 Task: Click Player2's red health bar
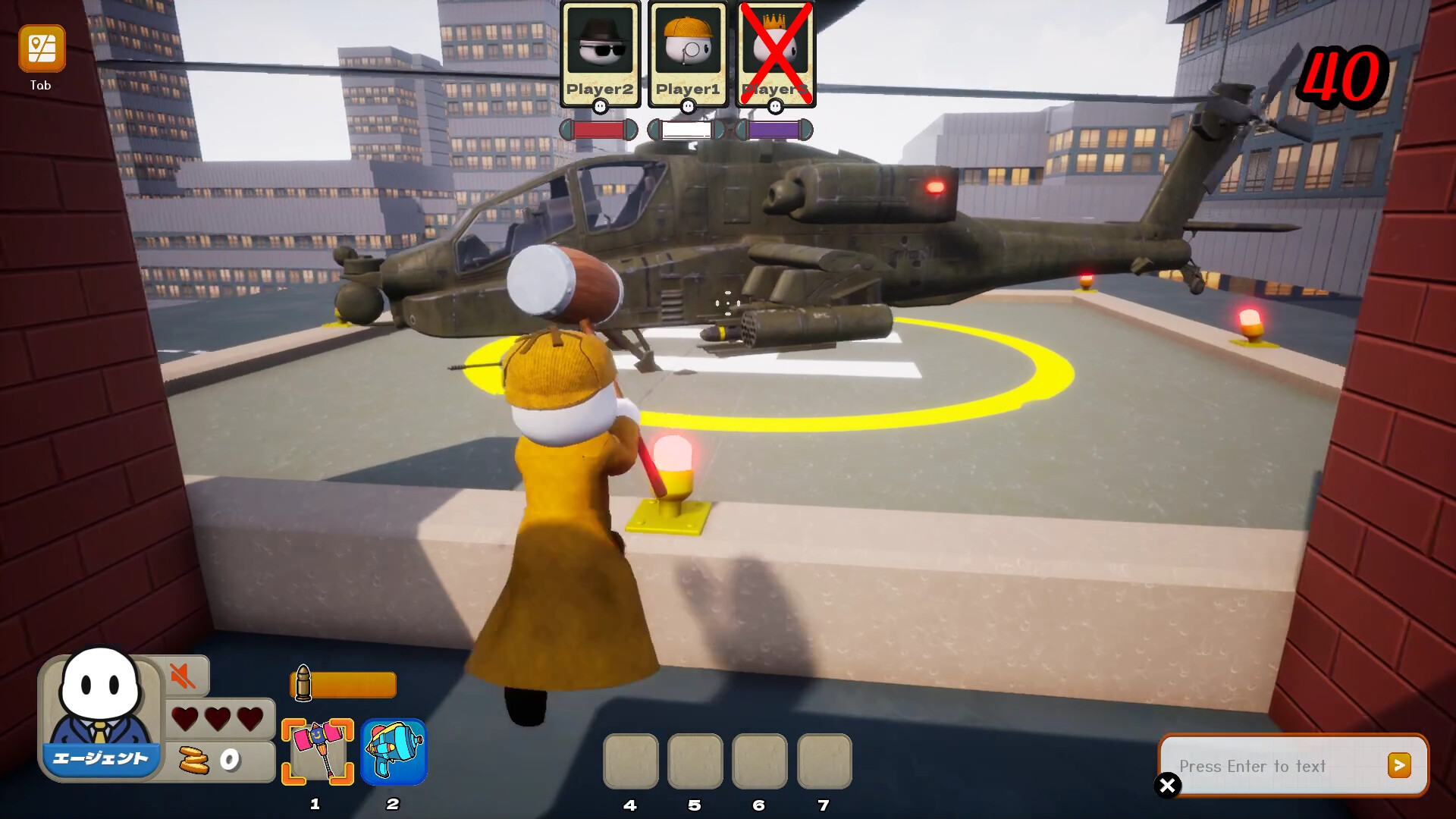[598, 130]
